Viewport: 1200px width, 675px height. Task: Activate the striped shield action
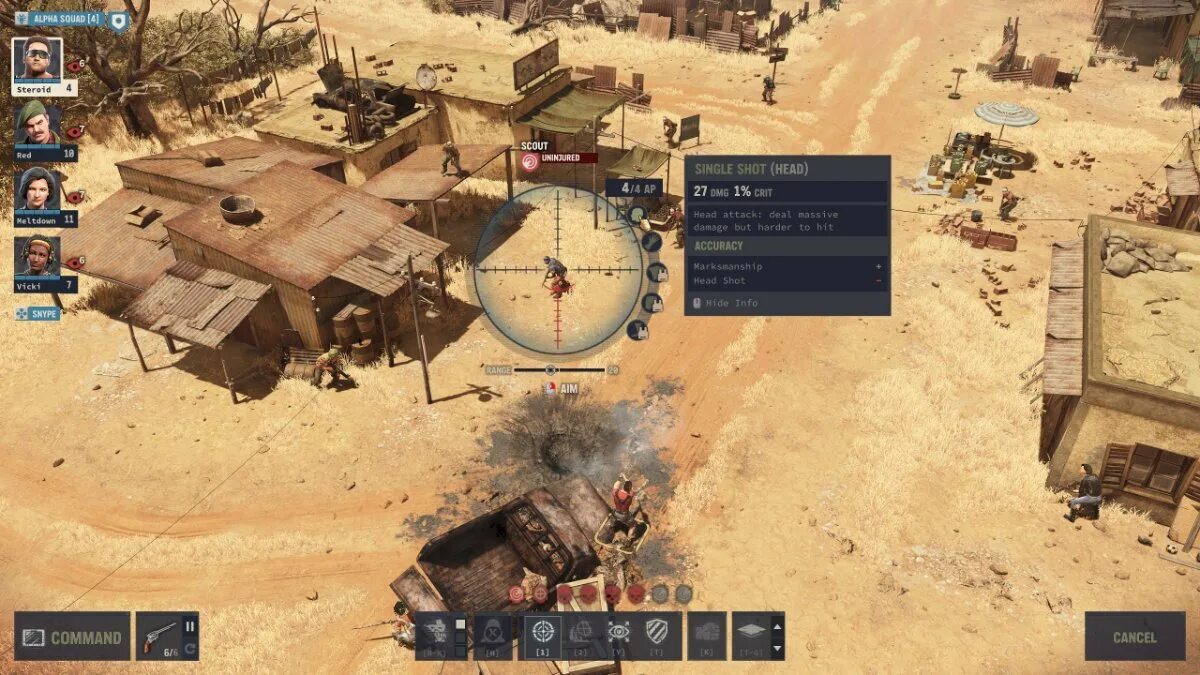click(x=657, y=633)
